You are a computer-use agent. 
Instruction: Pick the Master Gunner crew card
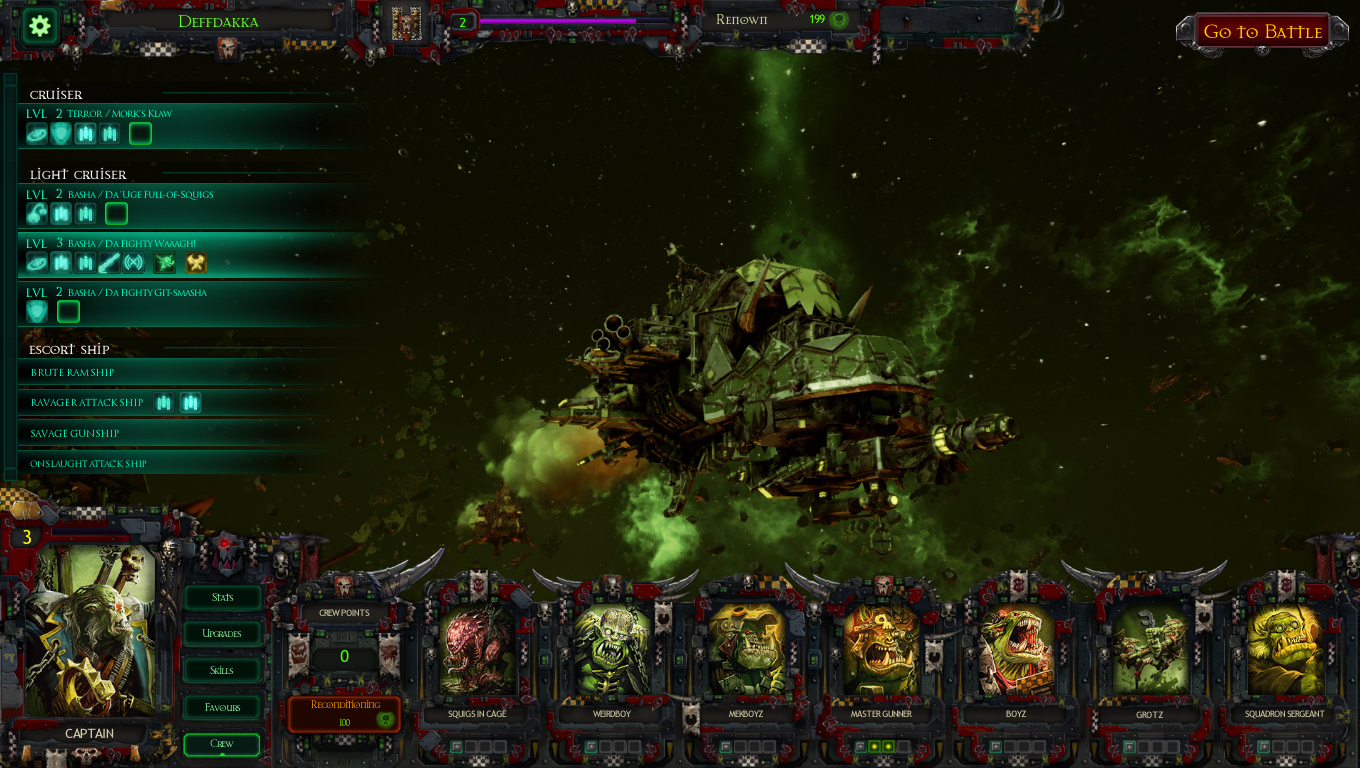[881, 650]
